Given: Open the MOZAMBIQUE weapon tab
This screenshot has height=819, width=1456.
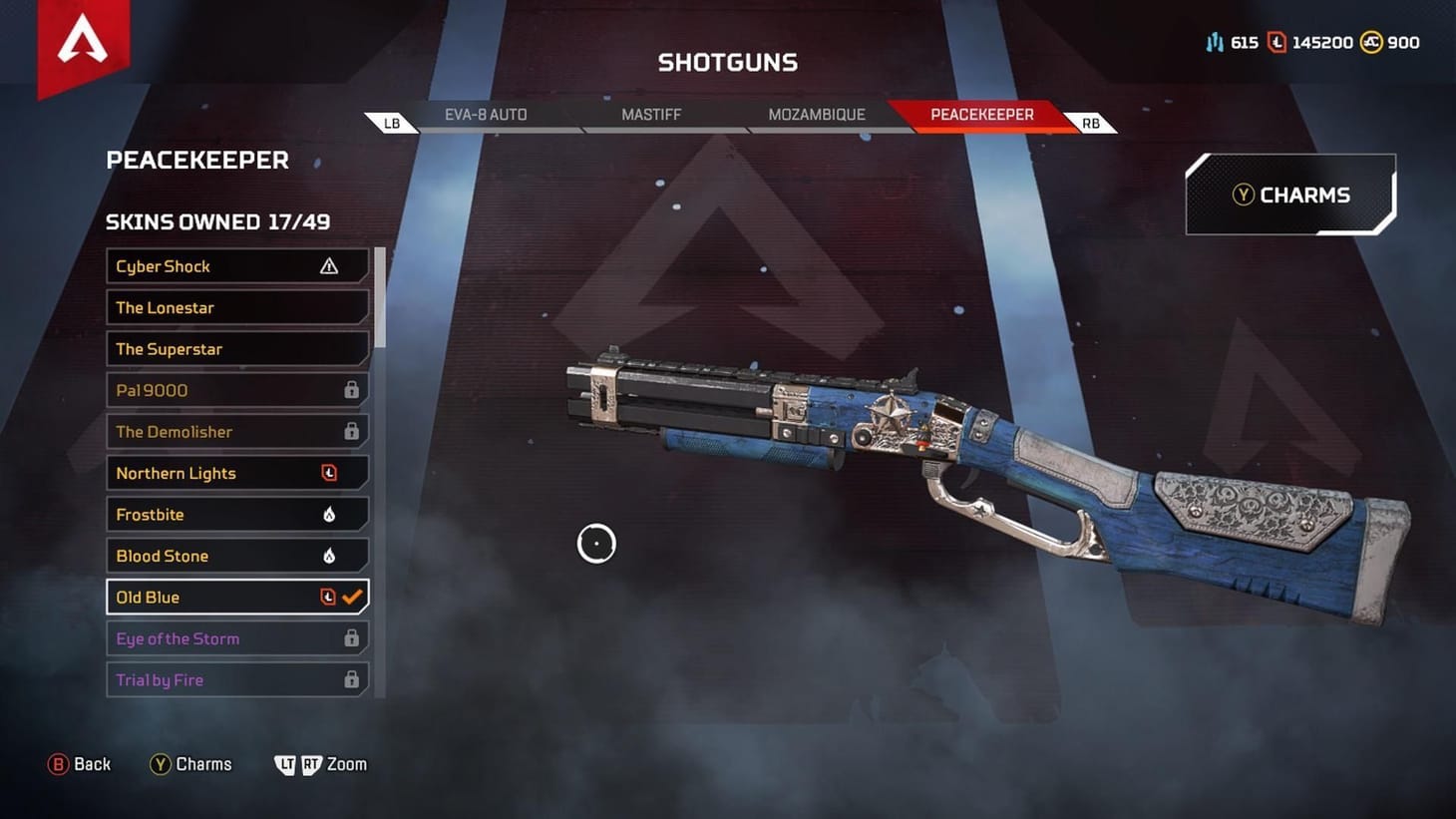Looking at the screenshot, I should (816, 114).
